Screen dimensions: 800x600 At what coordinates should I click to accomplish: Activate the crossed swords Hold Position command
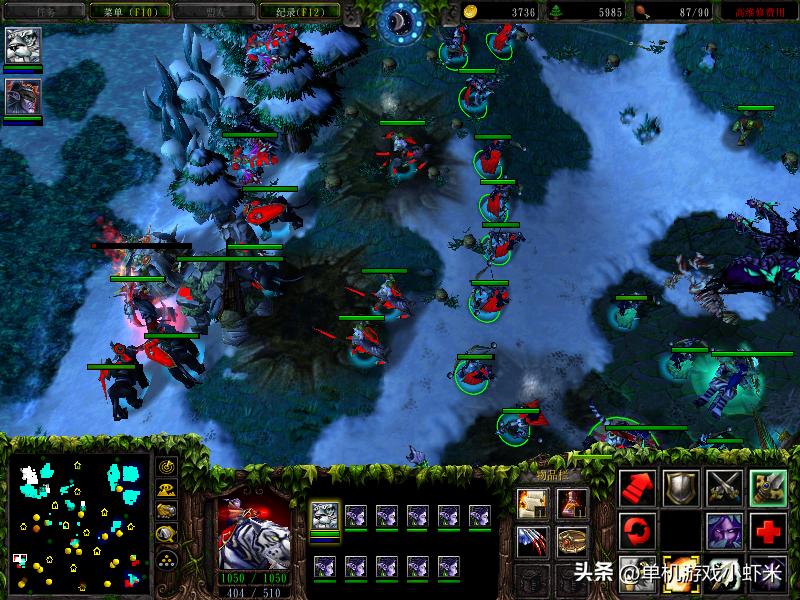[725, 487]
